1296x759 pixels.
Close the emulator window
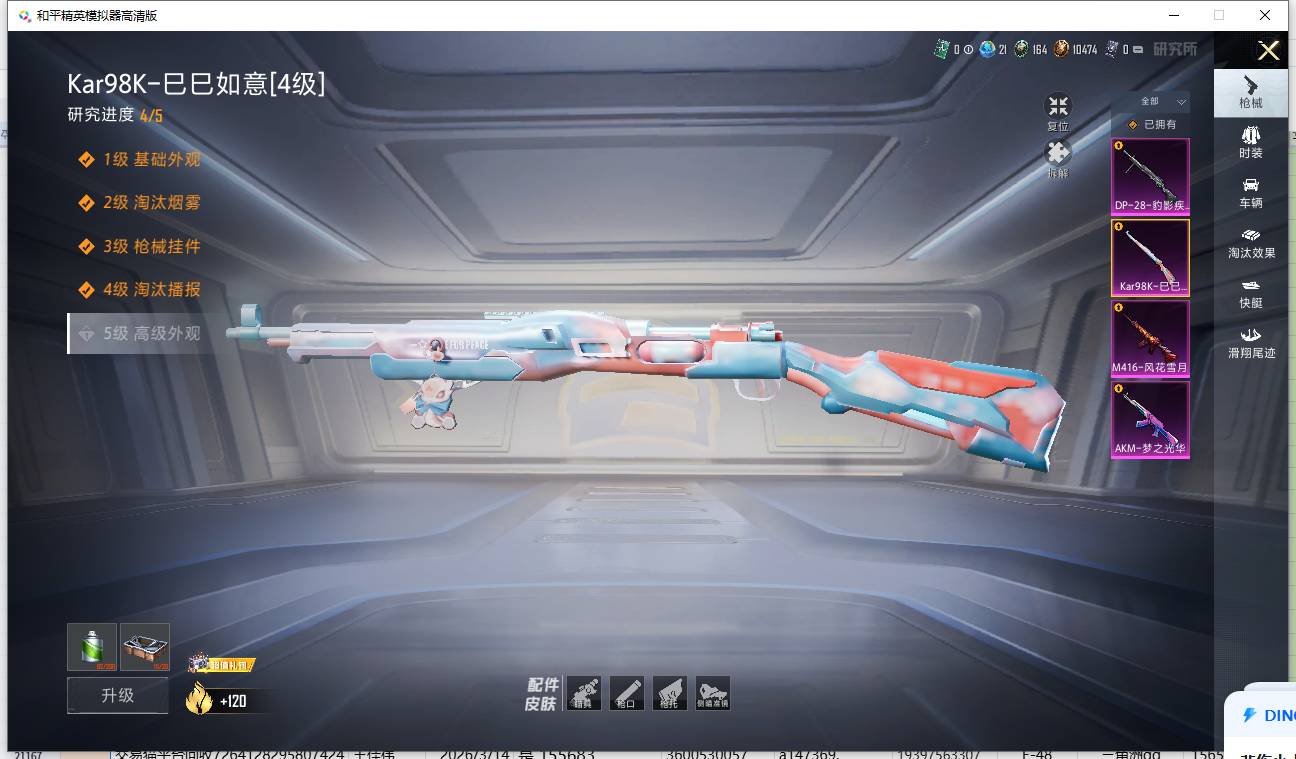point(1265,15)
